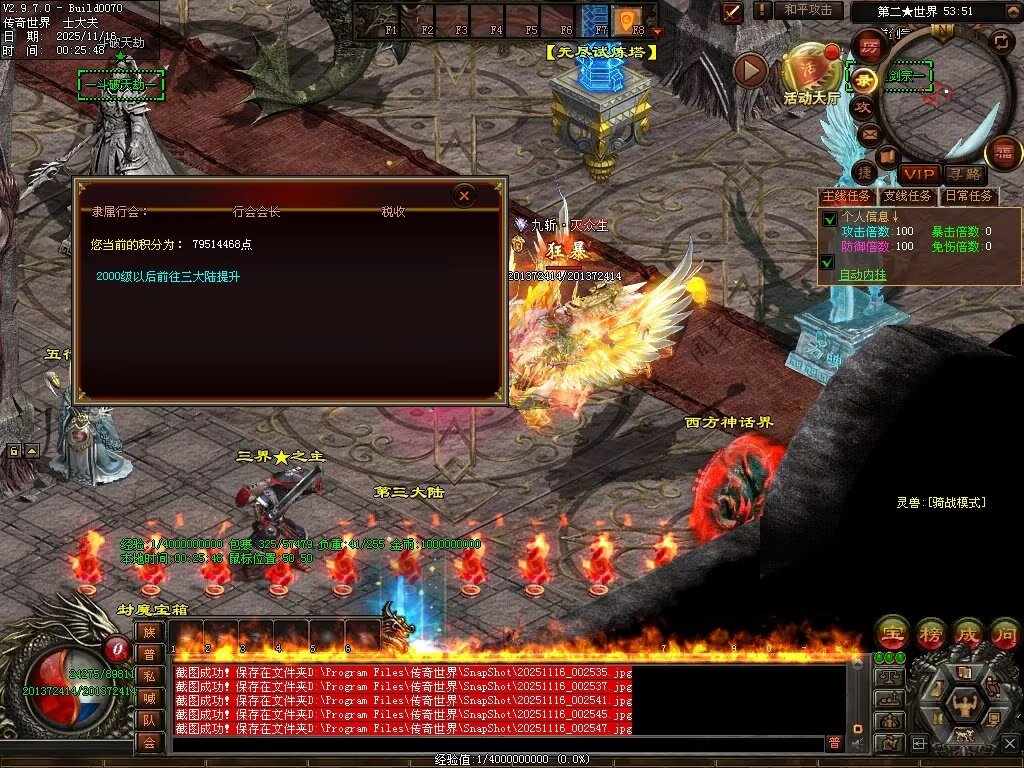Toggle the 个人信息 checkbox
This screenshot has width=1024, height=768.
(828, 219)
